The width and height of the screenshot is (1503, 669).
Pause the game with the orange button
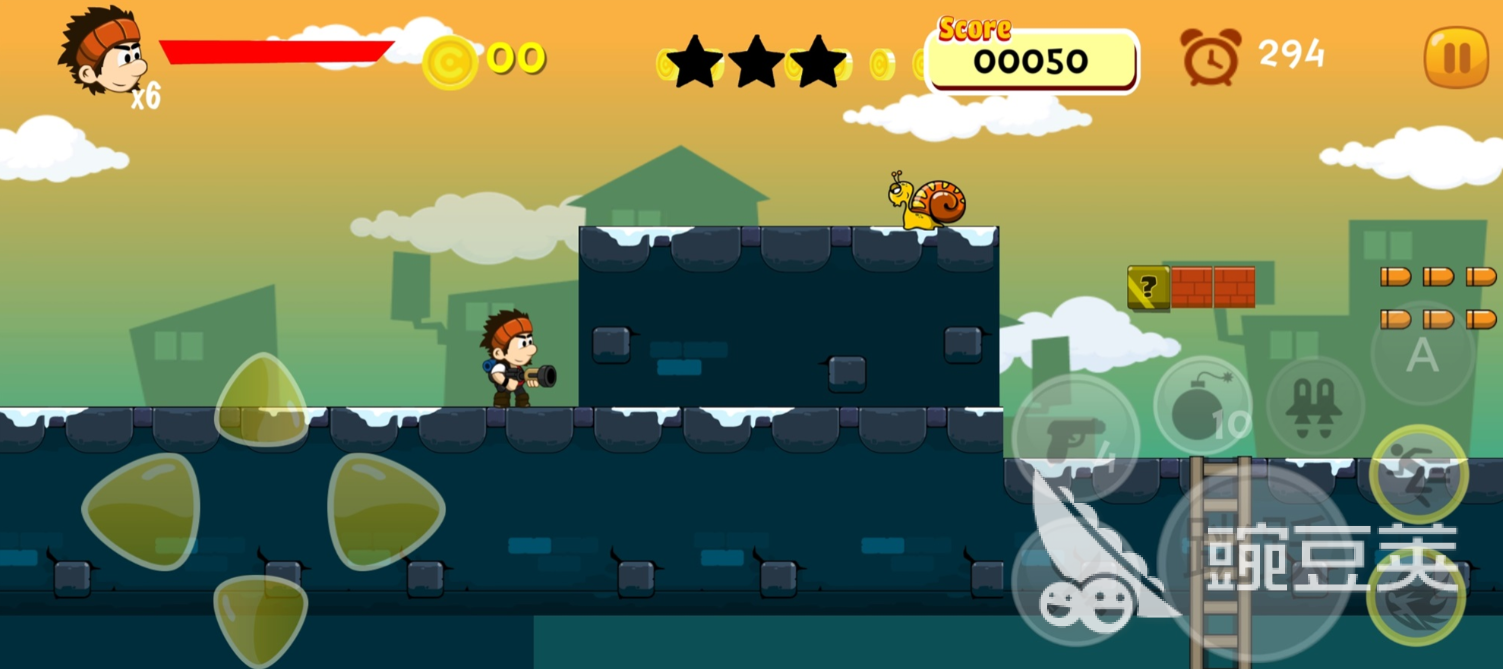[1455, 58]
